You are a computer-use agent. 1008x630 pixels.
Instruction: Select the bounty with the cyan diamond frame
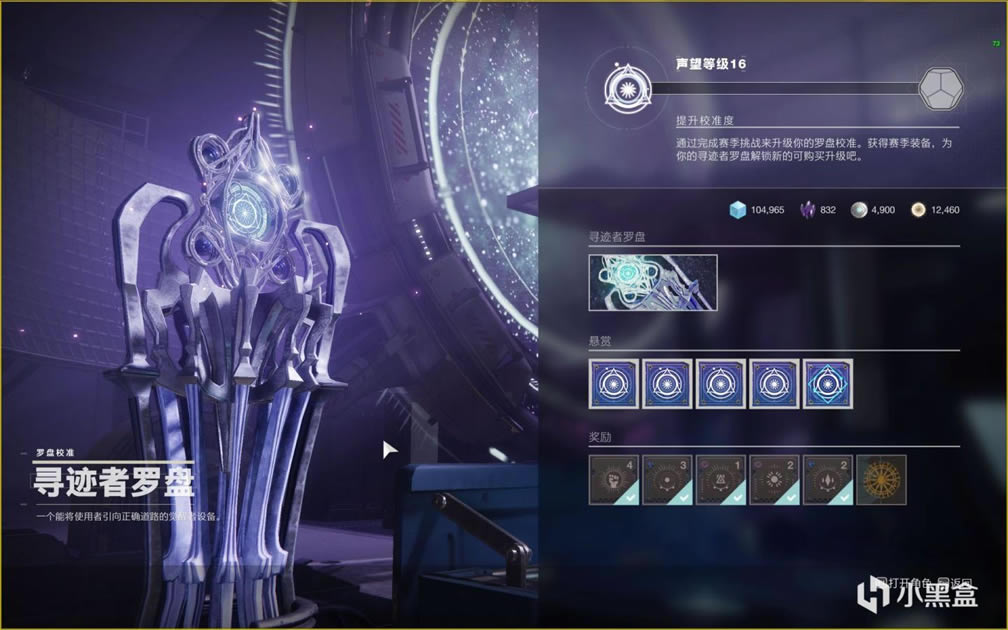[x=828, y=384]
